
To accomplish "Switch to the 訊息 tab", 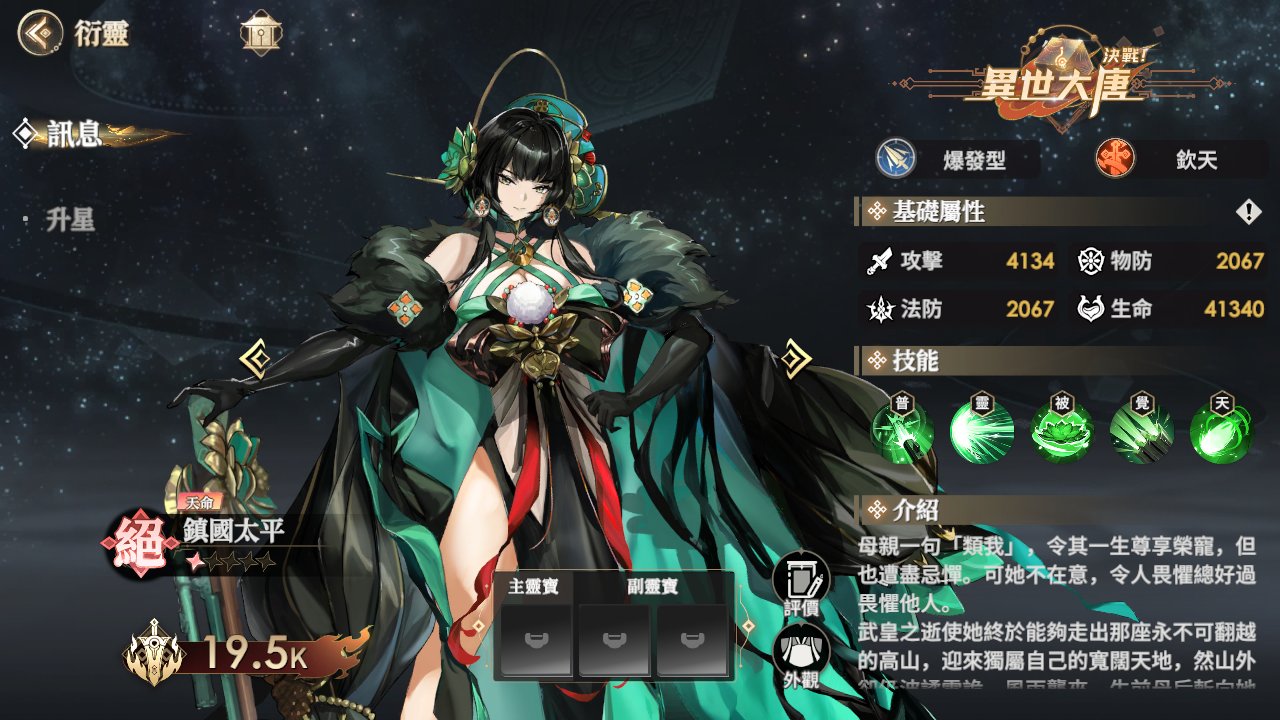I will coord(75,133).
